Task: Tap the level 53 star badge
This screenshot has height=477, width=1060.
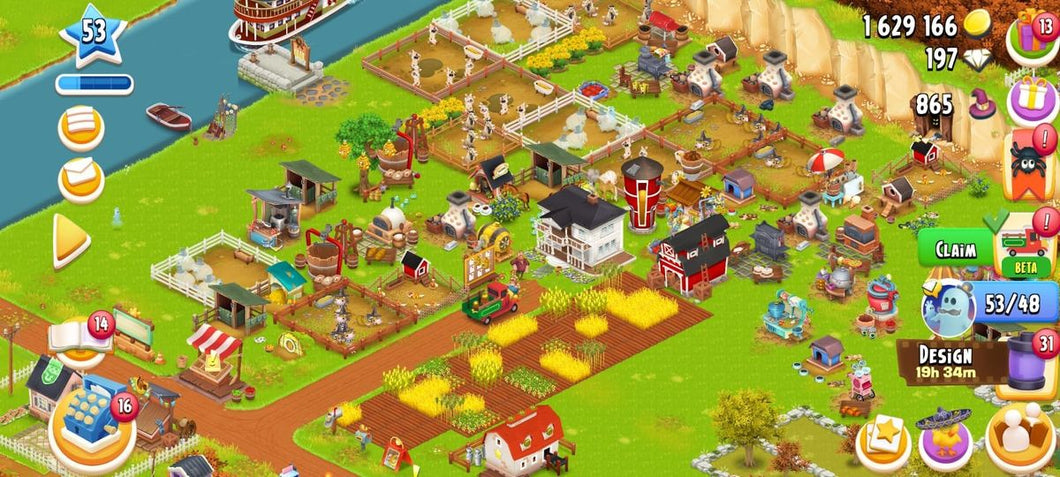Action: 93,33
